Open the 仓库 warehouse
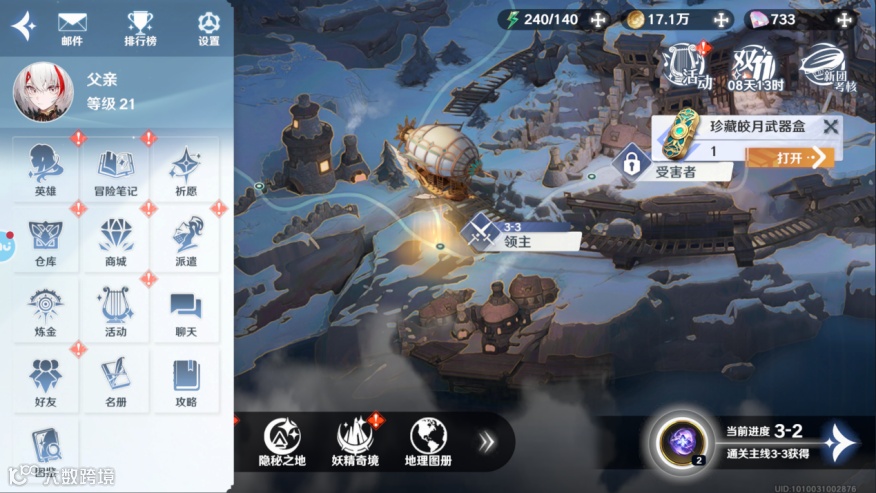 (x=45, y=240)
